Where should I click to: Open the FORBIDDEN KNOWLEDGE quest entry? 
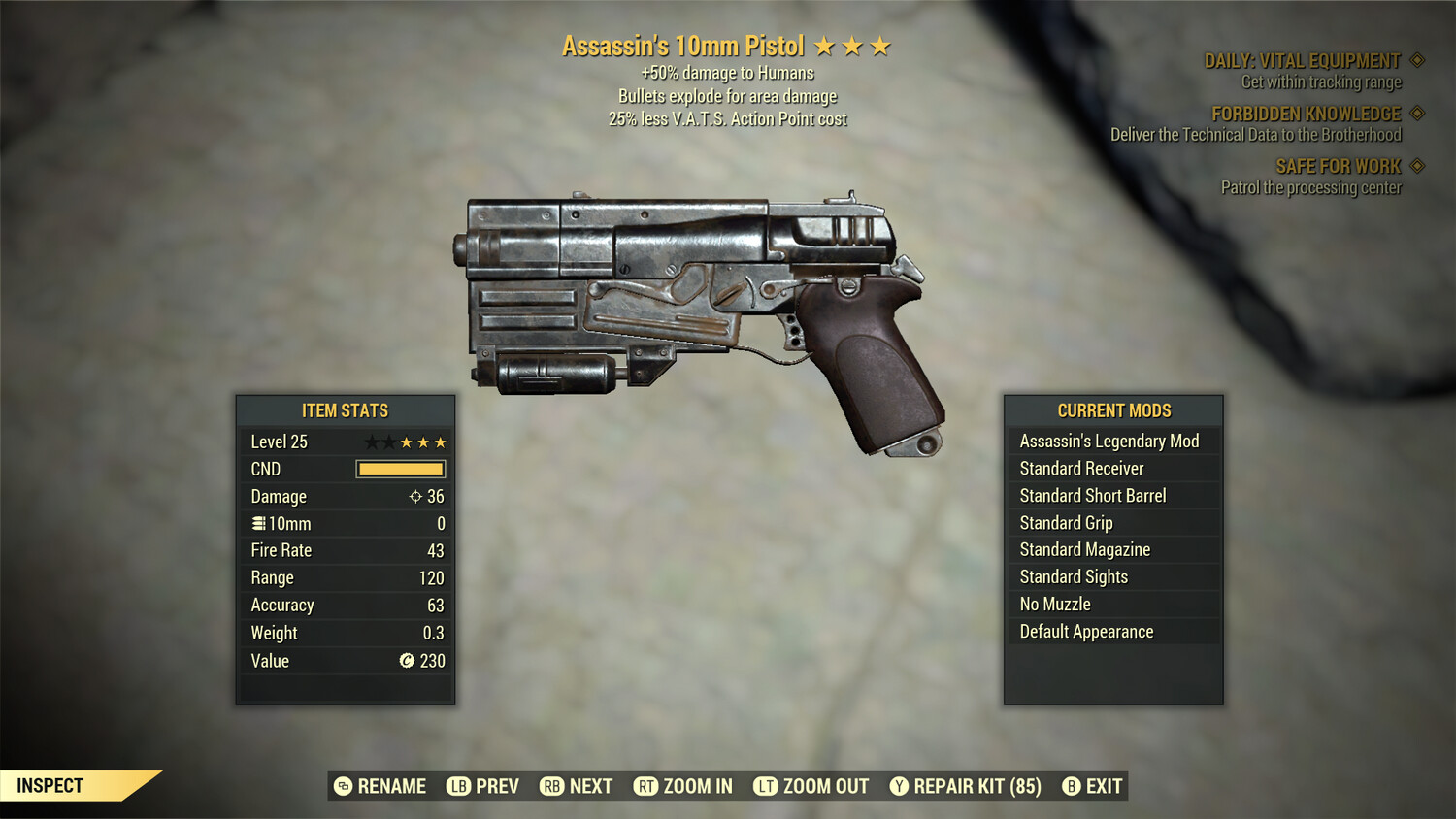point(1305,114)
